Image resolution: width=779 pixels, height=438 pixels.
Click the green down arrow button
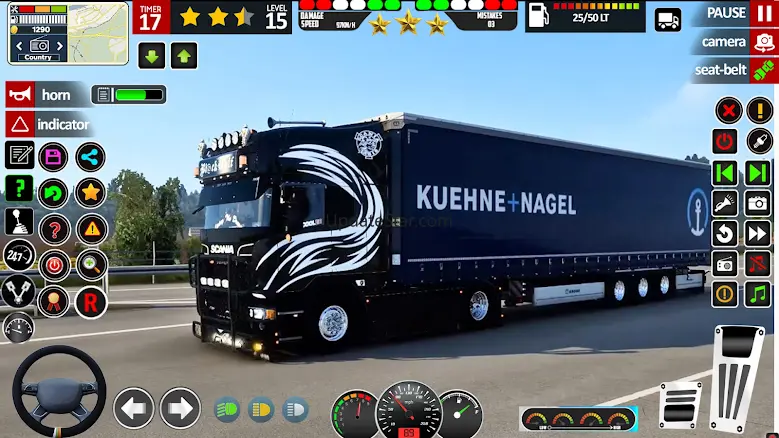click(x=152, y=56)
